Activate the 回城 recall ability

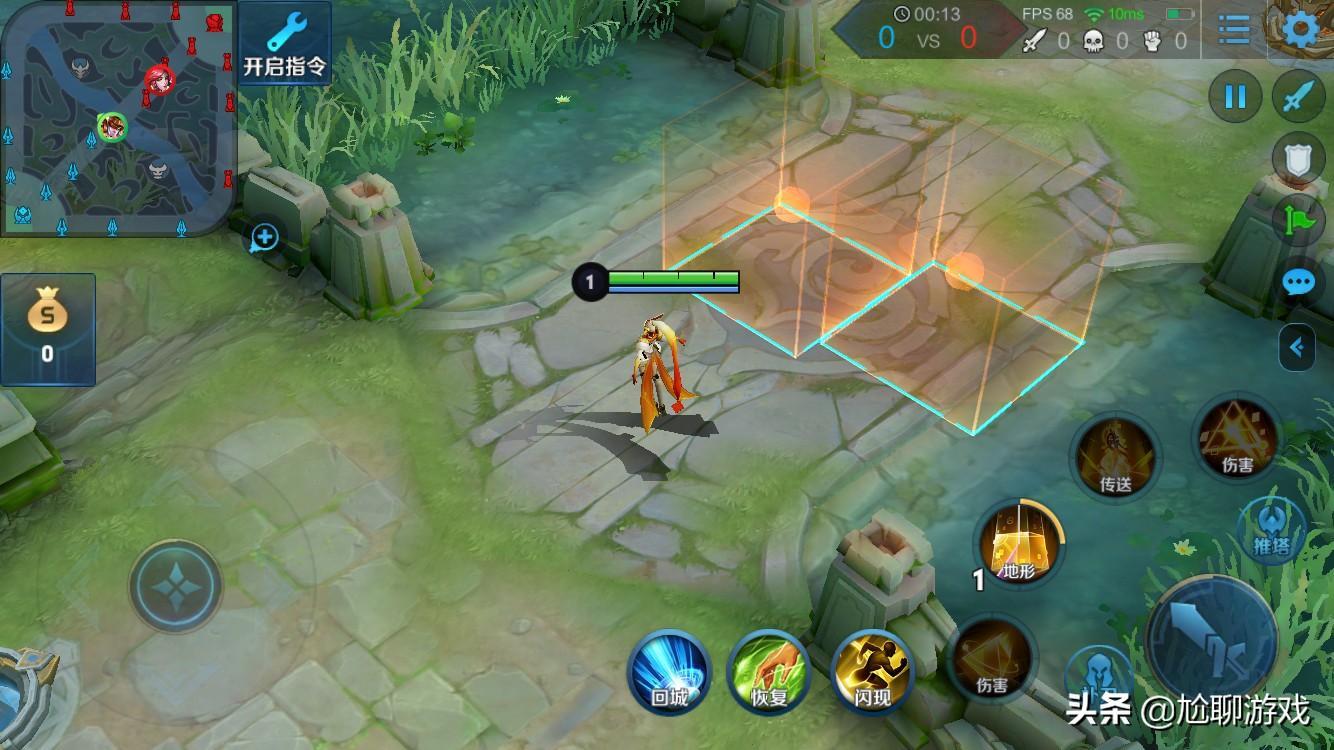tap(669, 672)
